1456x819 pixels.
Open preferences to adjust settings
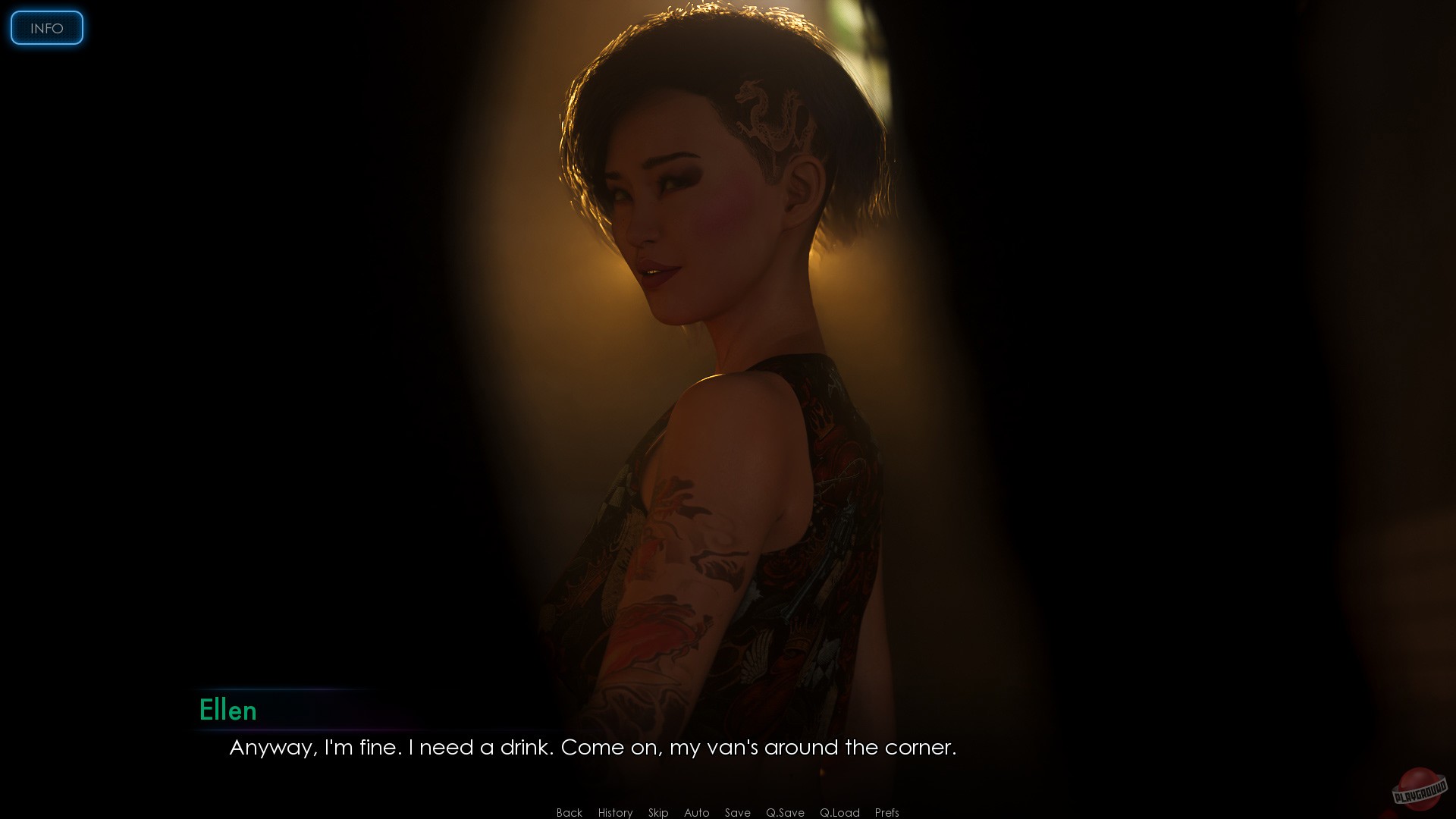click(886, 812)
